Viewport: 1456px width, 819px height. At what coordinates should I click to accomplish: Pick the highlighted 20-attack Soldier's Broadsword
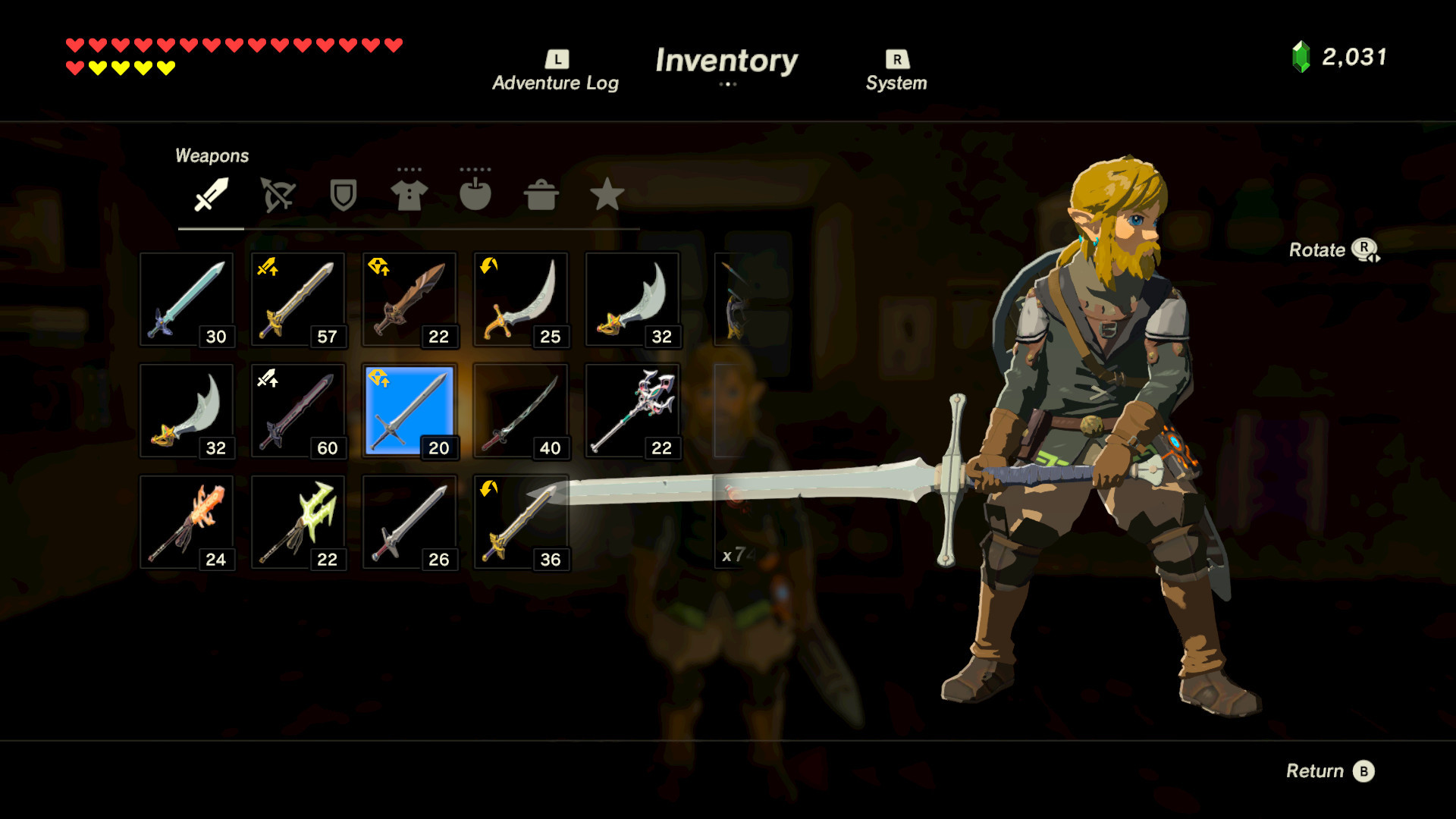[409, 410]
